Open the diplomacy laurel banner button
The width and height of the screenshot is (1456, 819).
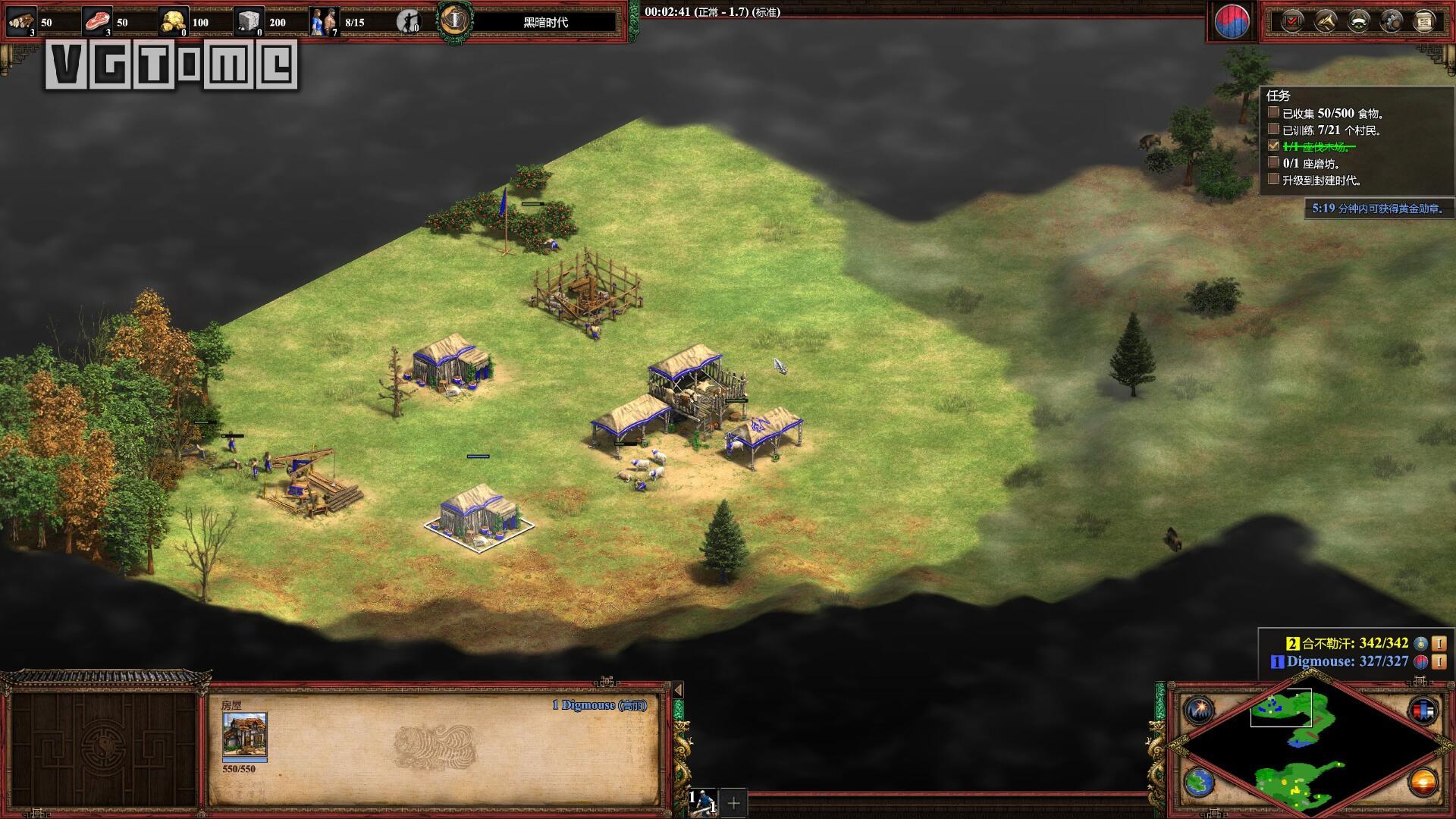point(1358,20)
